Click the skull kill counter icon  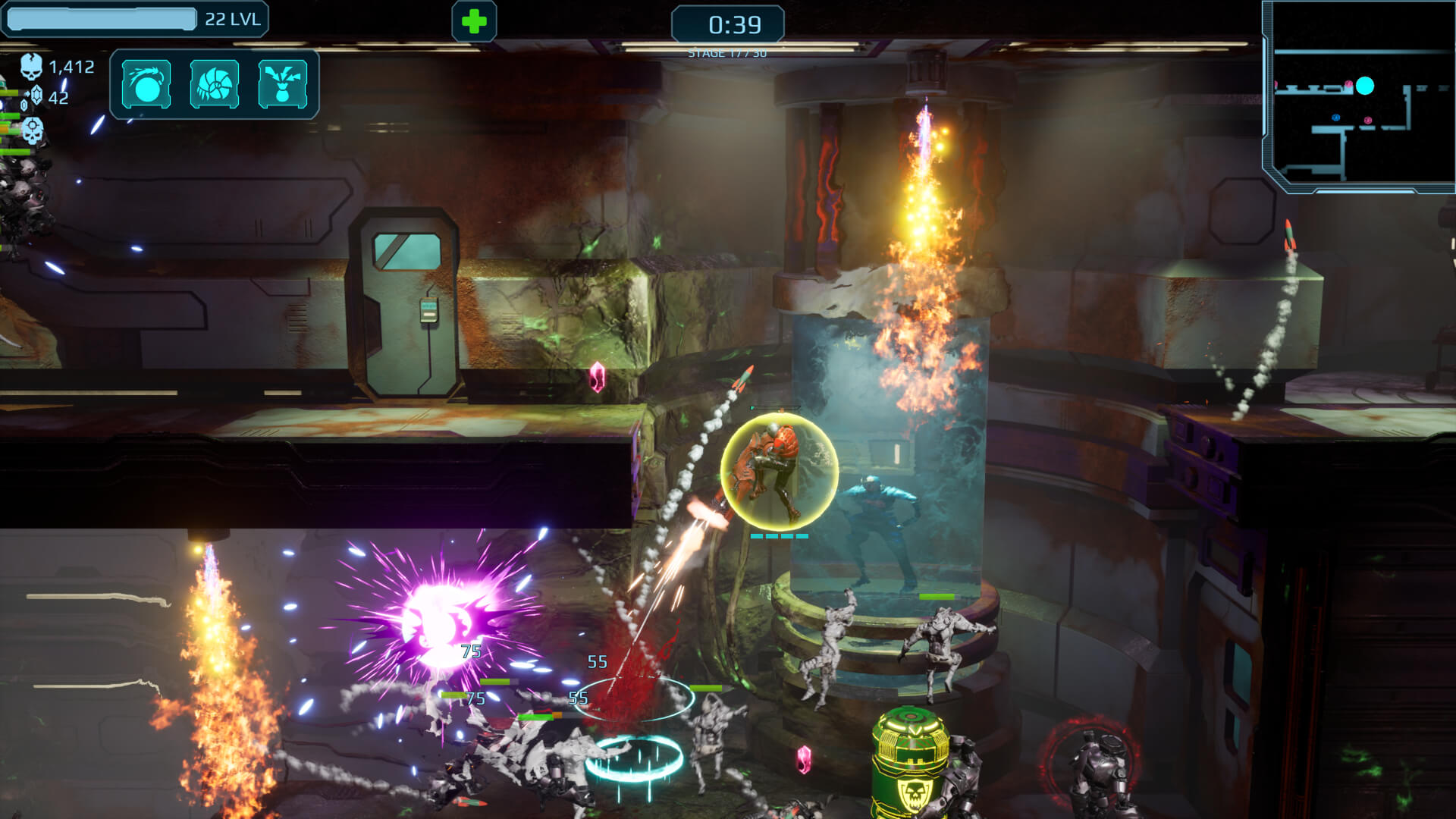tap(32, 67)
